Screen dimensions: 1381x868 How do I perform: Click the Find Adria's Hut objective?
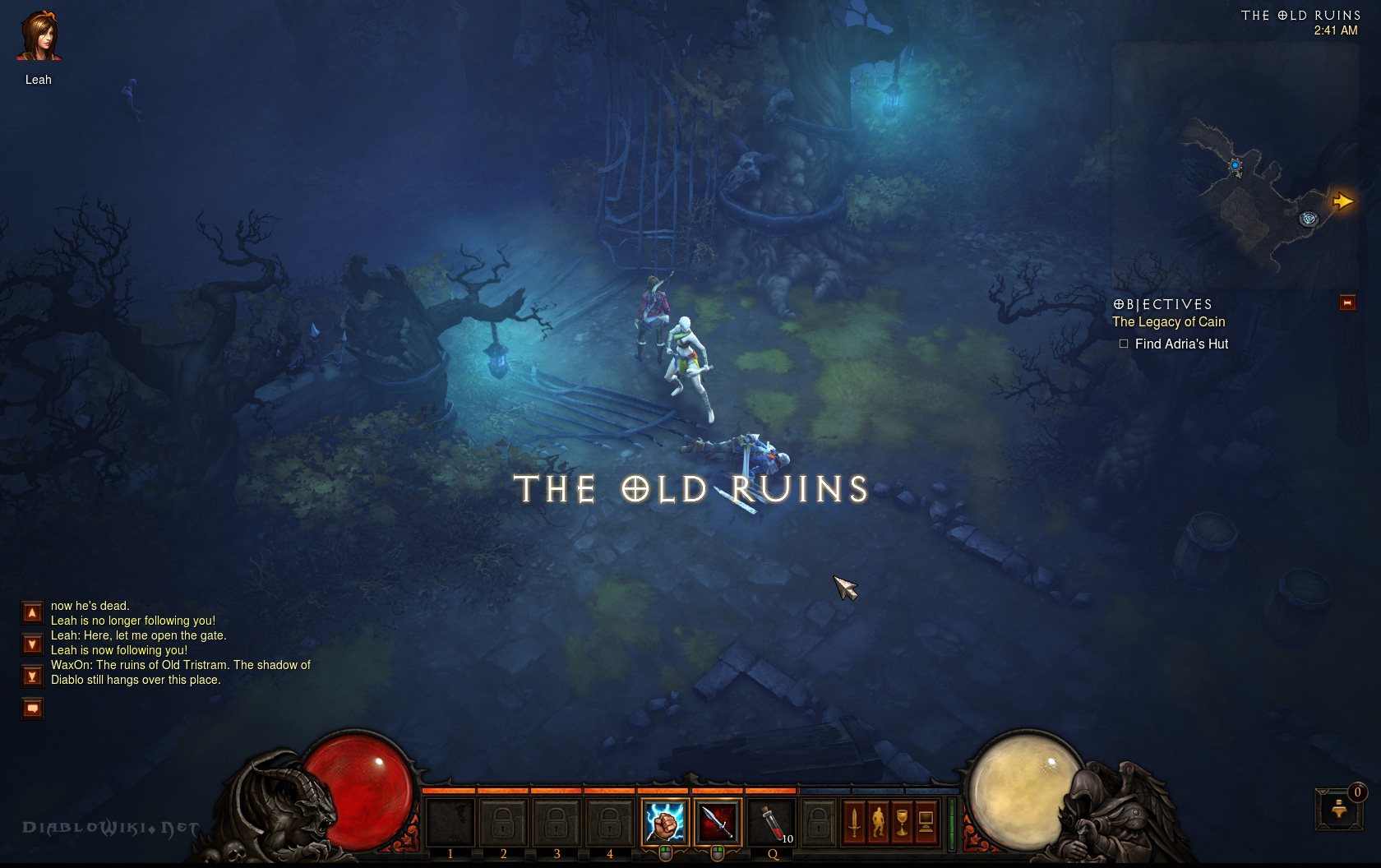(1181, 344)
